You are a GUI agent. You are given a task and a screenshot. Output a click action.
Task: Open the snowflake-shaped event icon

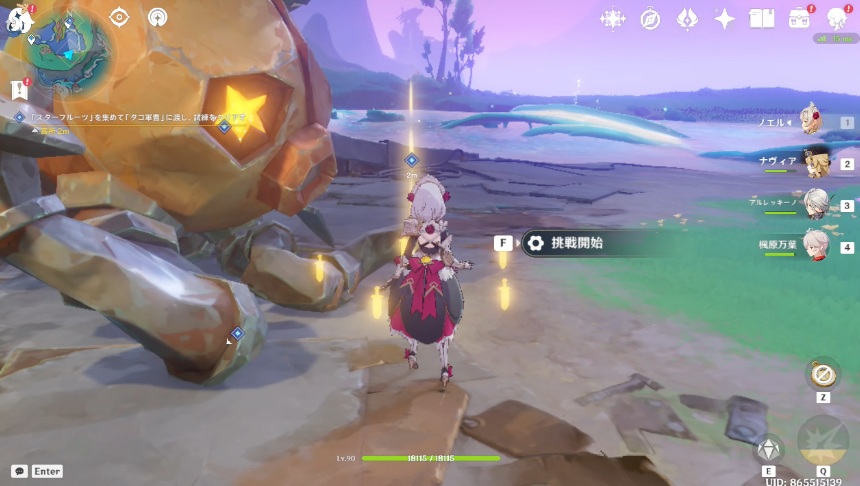[x=612, y=19]
